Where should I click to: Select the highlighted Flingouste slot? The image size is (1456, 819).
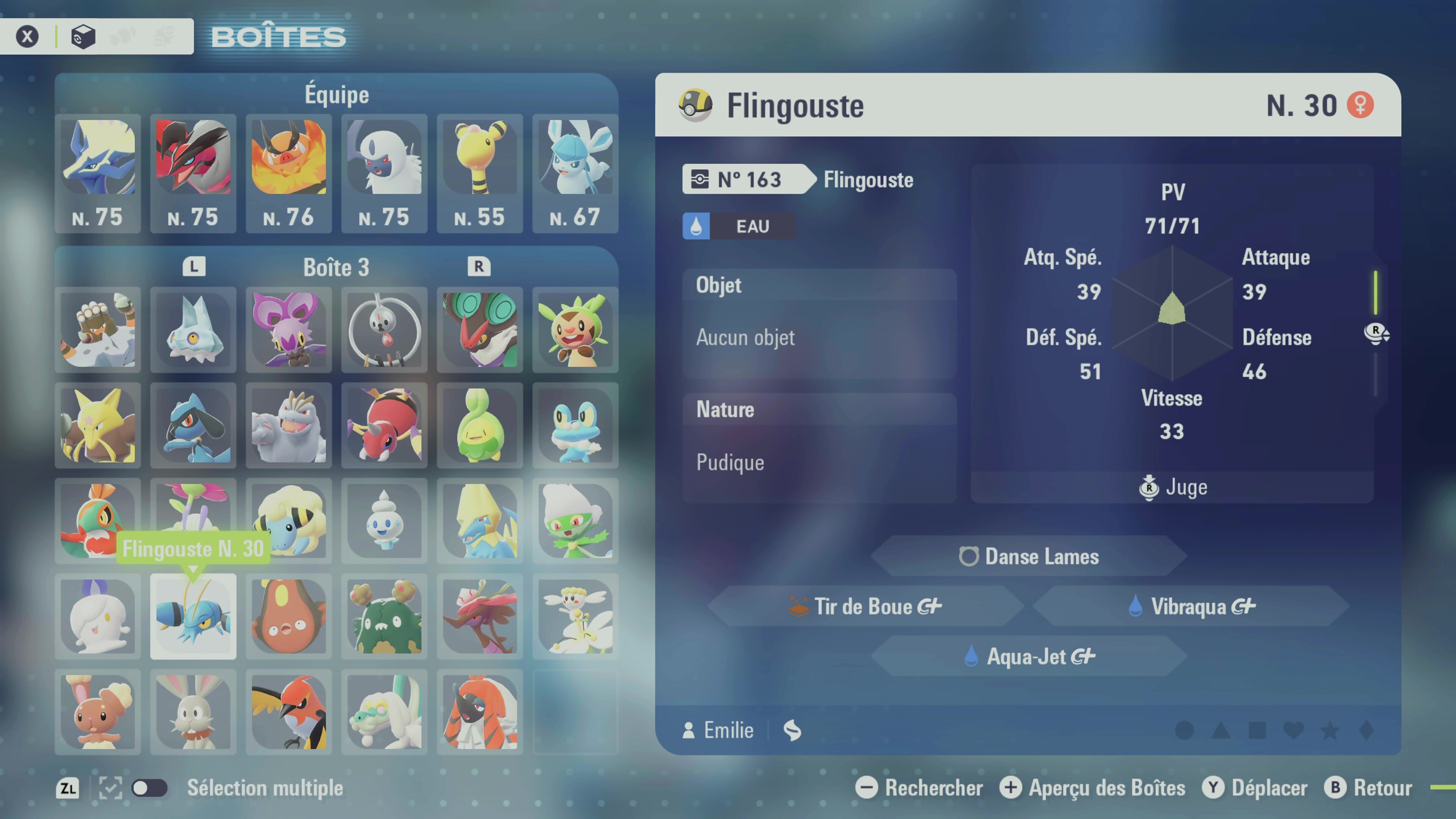(x=193, y=616)
